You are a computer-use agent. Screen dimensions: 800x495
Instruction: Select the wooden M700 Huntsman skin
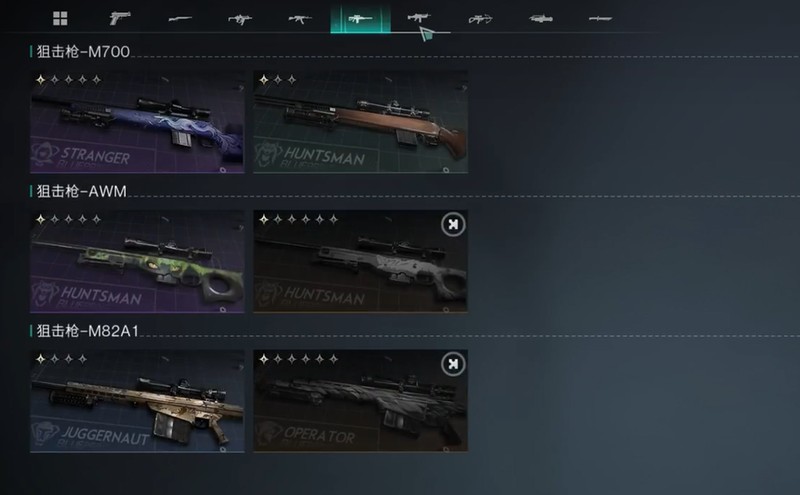coord(360,122)
